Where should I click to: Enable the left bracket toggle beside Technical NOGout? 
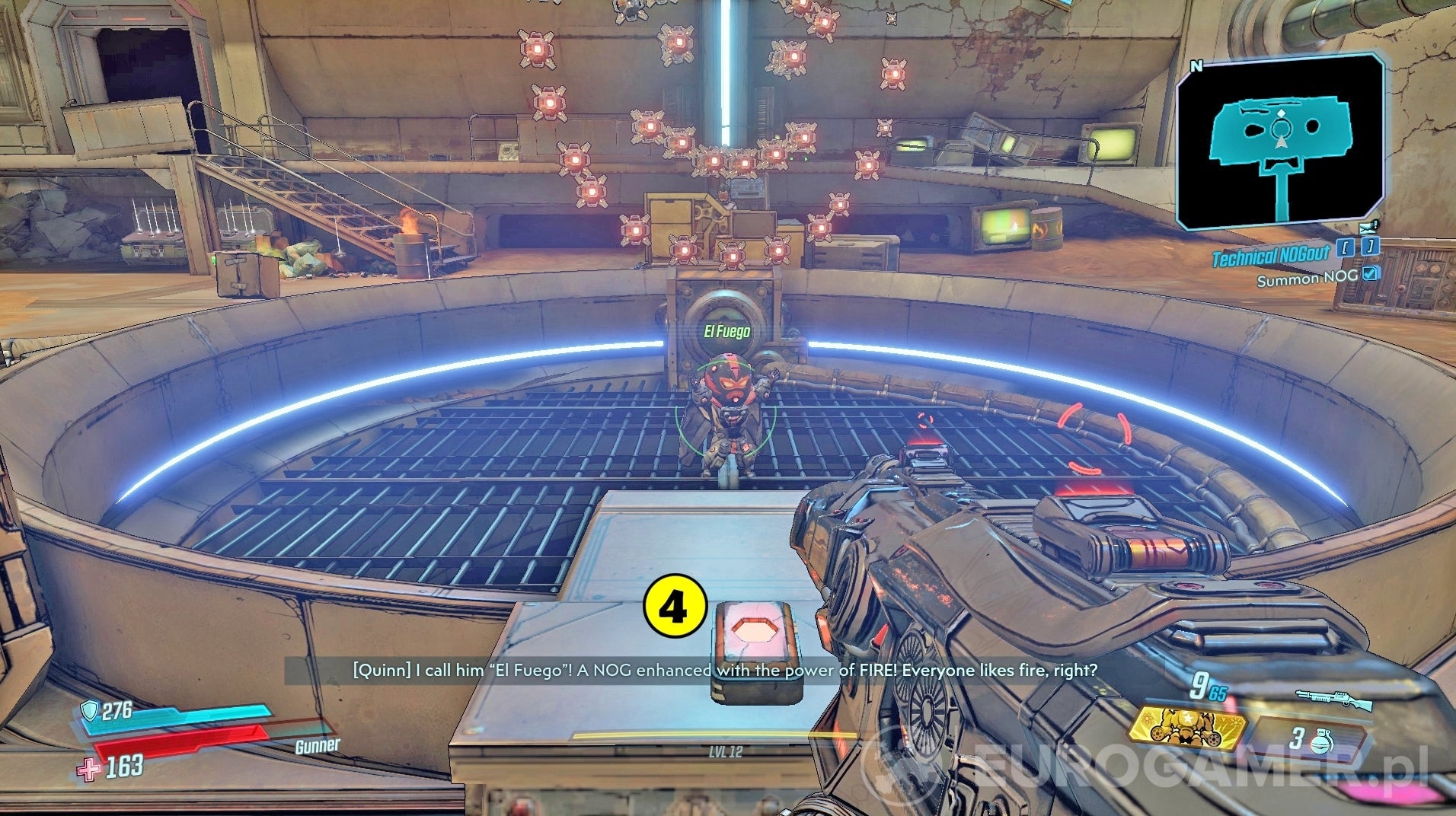tap(1346, 247)
